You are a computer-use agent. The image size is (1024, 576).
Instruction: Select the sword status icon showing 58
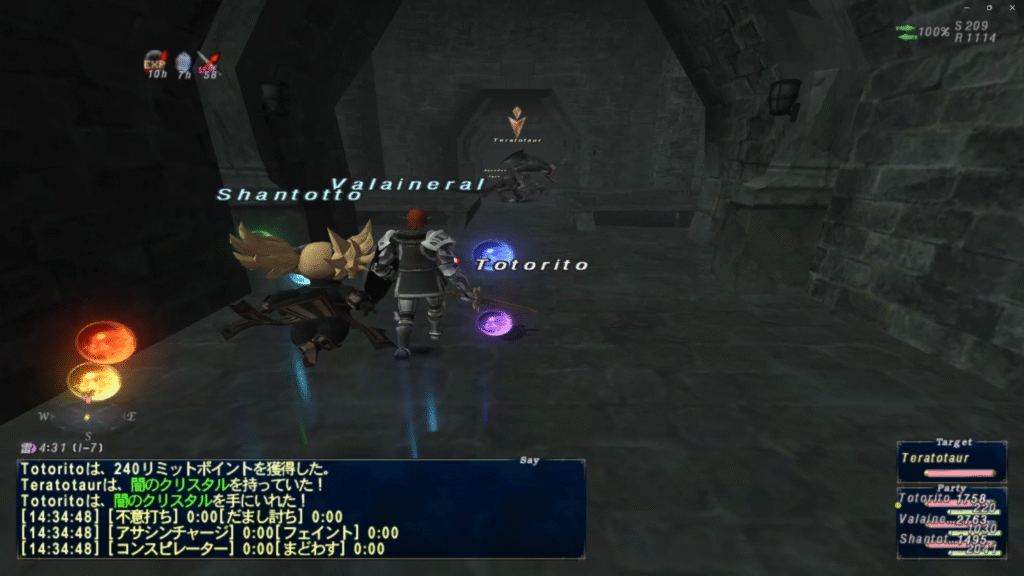(x=208, y=63)
